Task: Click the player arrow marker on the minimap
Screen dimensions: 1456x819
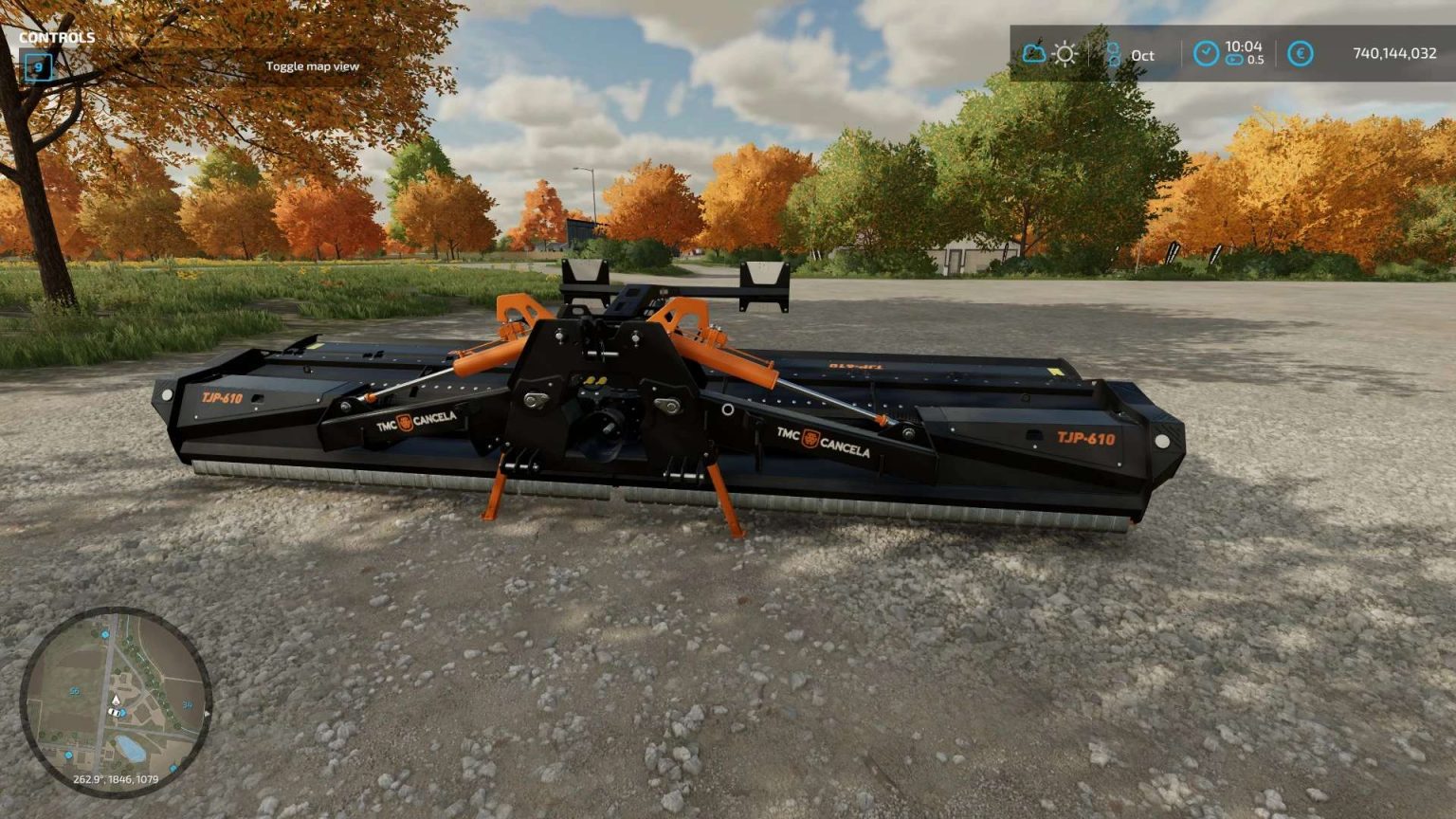Action: tap(116, 701)
